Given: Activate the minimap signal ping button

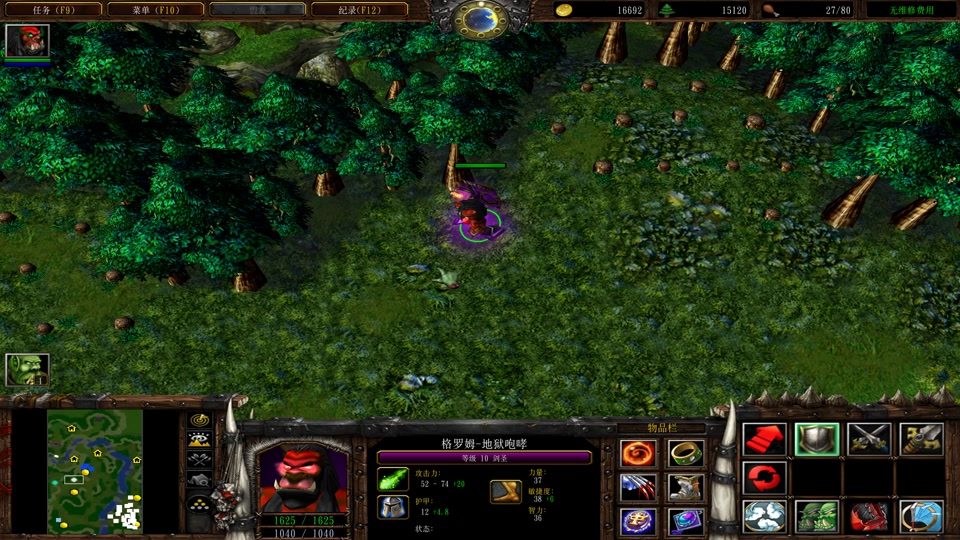Looking at the screenshot, I should pos(200,420).
